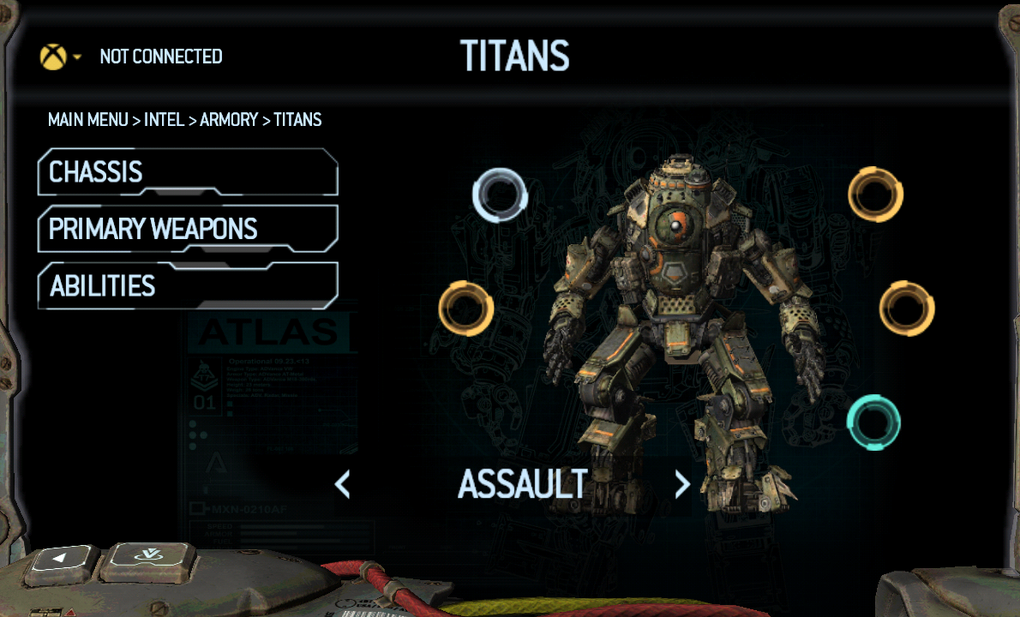This screenshot has width=1020, height=617.
Task: Navigate back to Armory breadcrumb
Action: tap(229, 120)
